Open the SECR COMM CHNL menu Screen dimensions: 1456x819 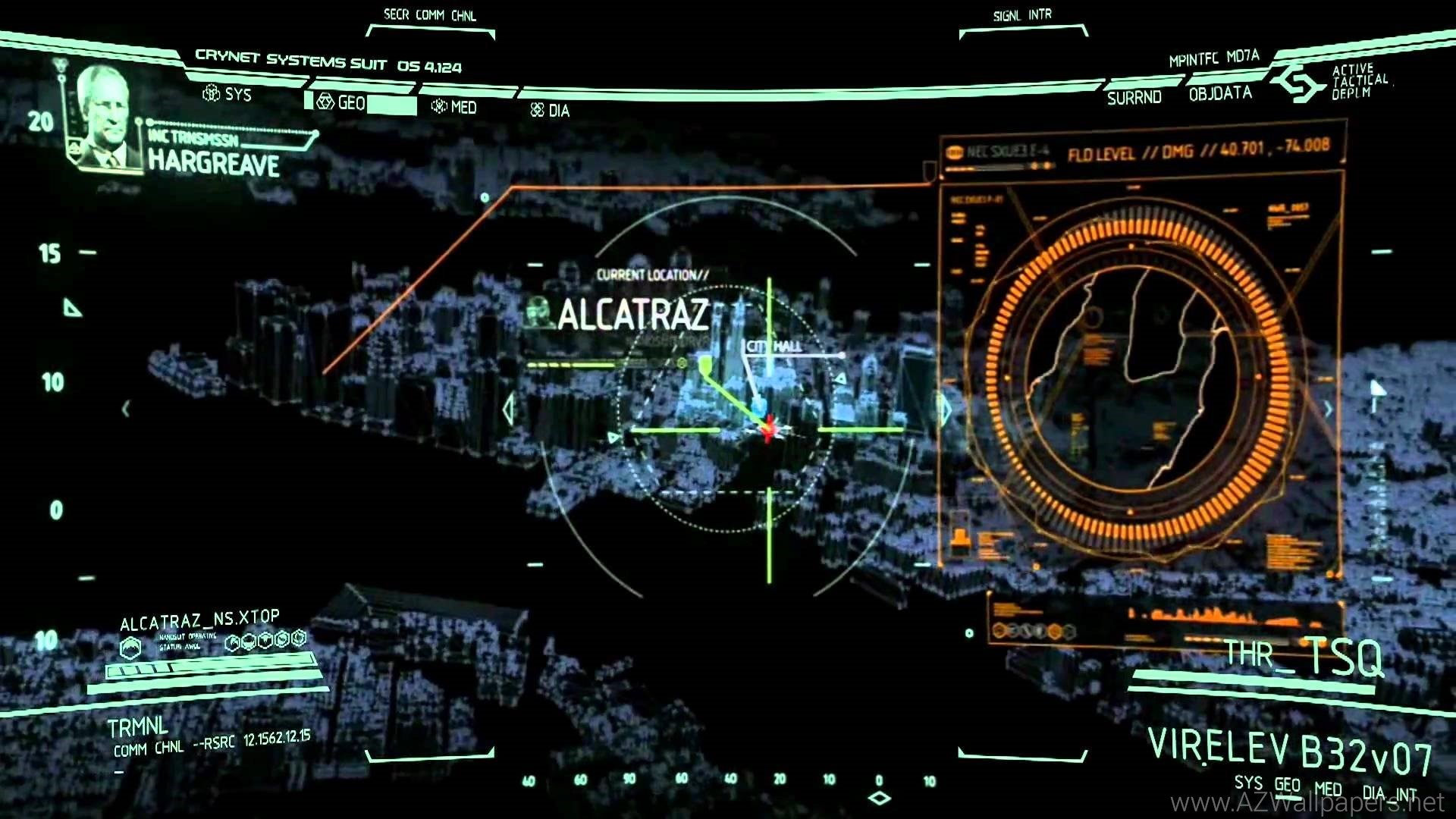[430, 14]
